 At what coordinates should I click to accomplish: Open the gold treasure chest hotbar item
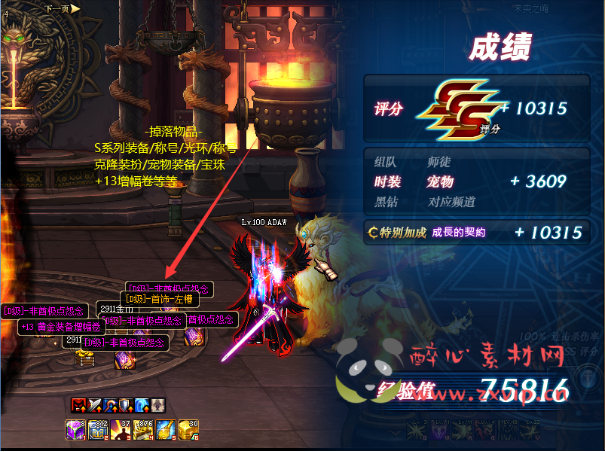(x=188, y=429)
